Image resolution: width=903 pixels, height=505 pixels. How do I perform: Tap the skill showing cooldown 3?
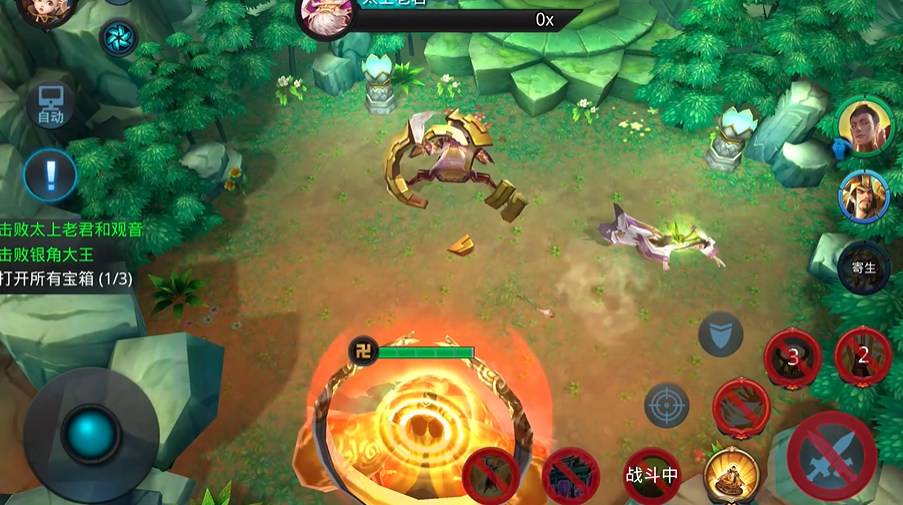(x=793, y=356)
